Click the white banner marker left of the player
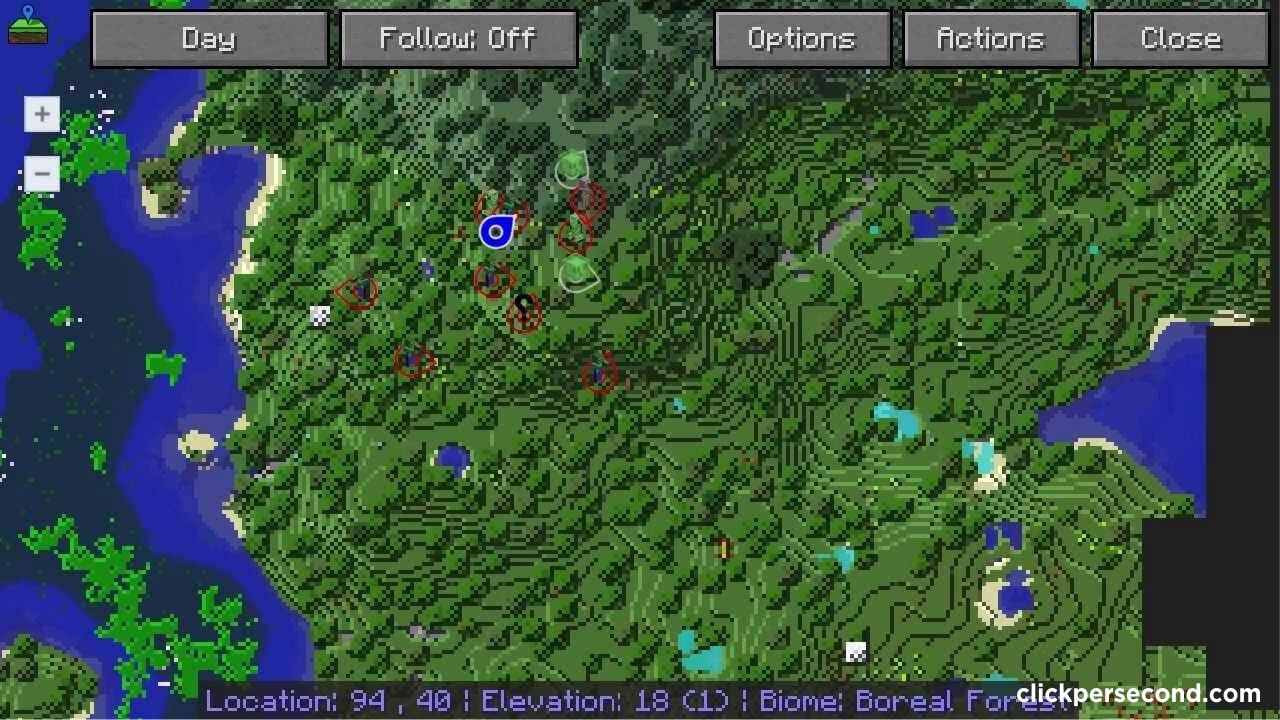Viewport: 1280px width, 720px height. click(320, 315)
